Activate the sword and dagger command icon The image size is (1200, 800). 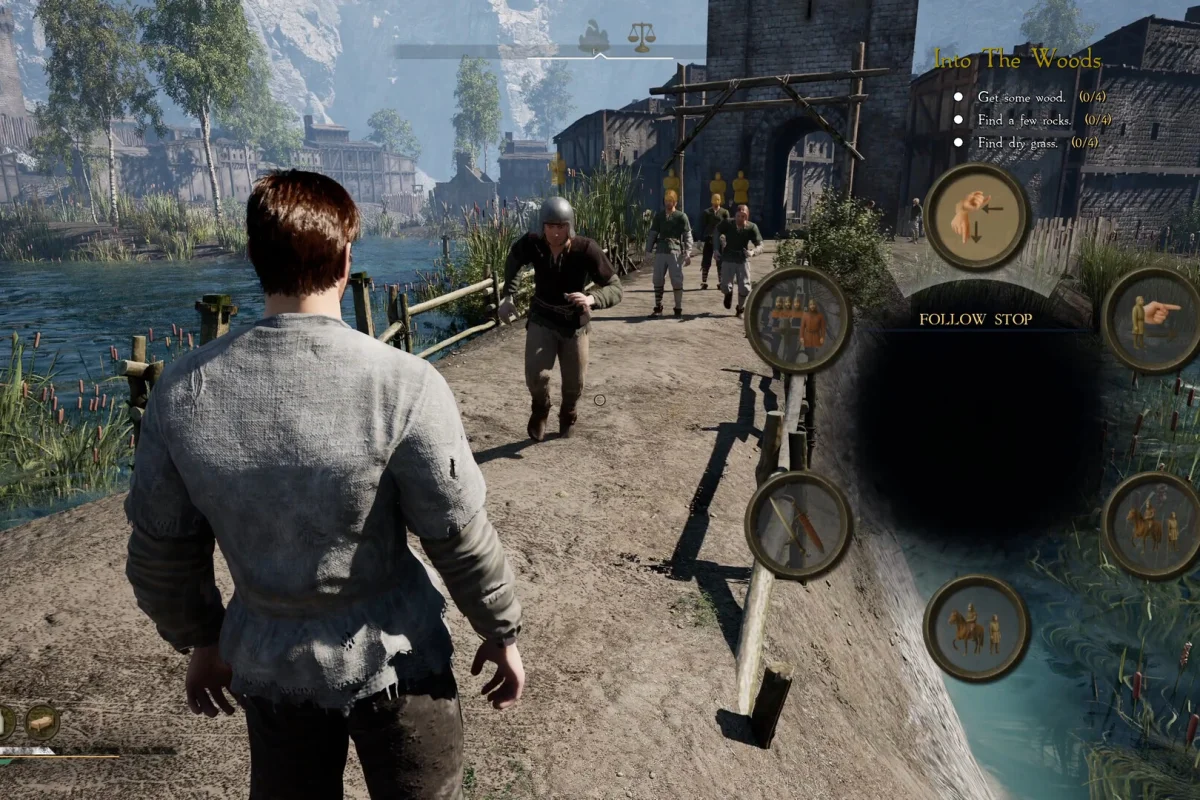click(798, 524)
